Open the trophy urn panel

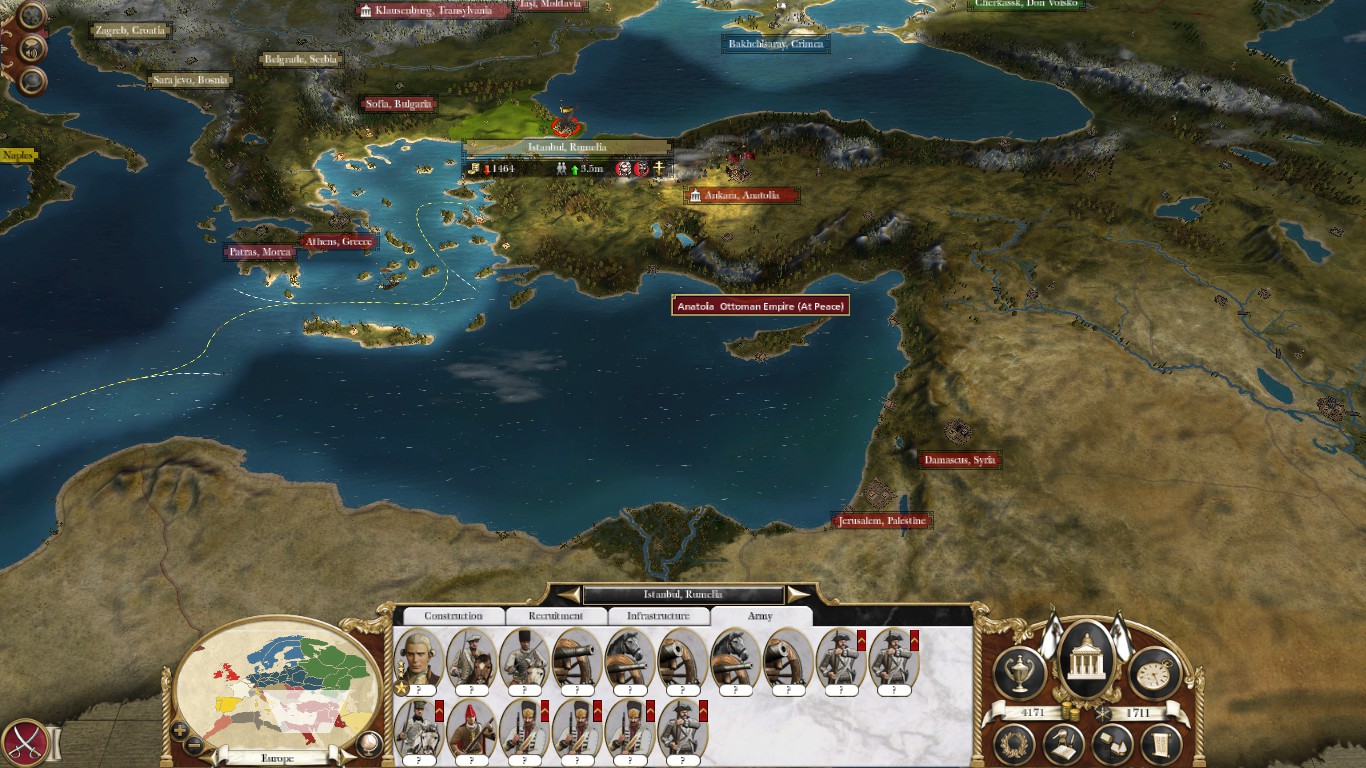pyautogui.click(x=1019, y=672)
